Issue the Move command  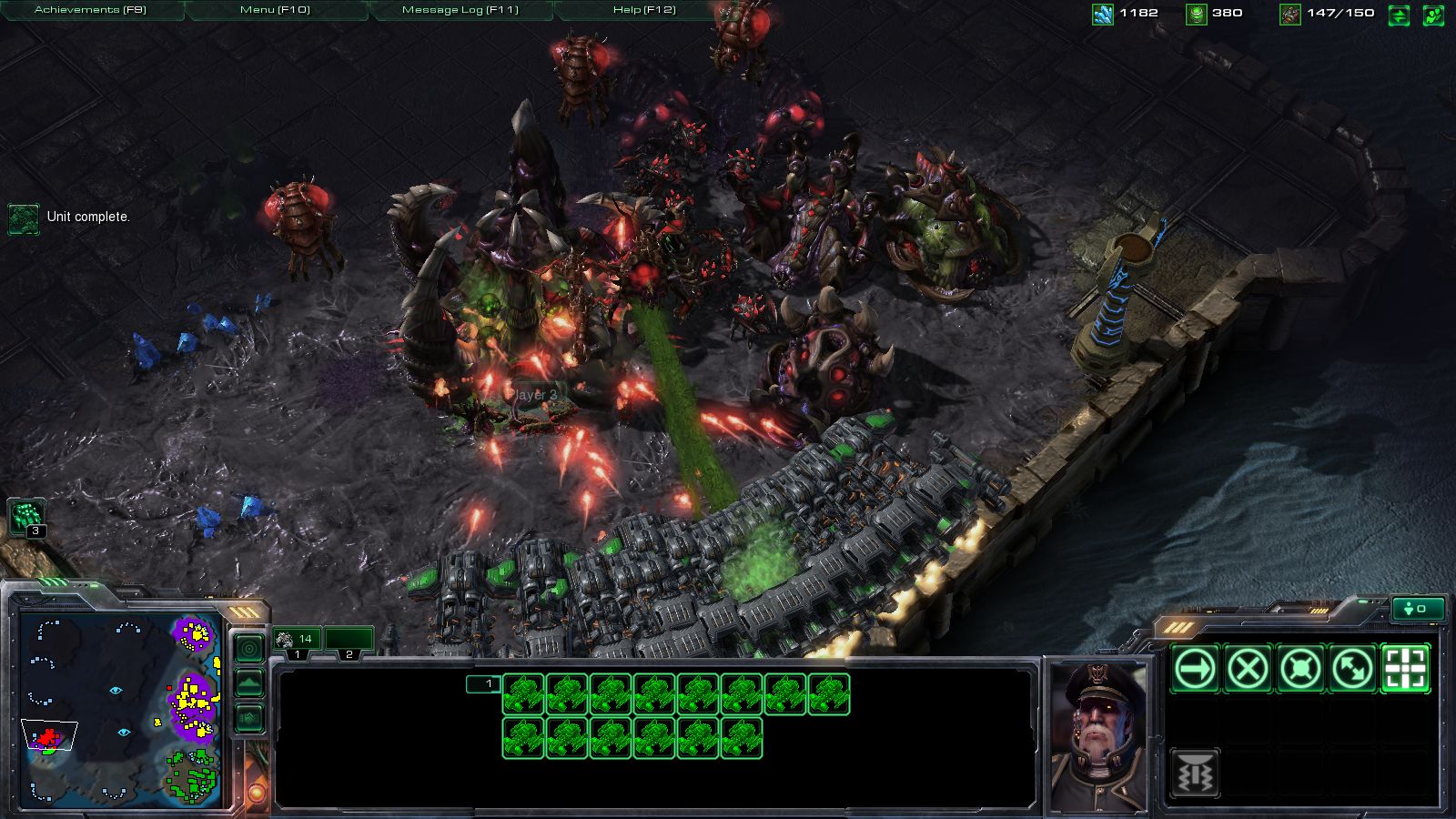pos(1196,670)
